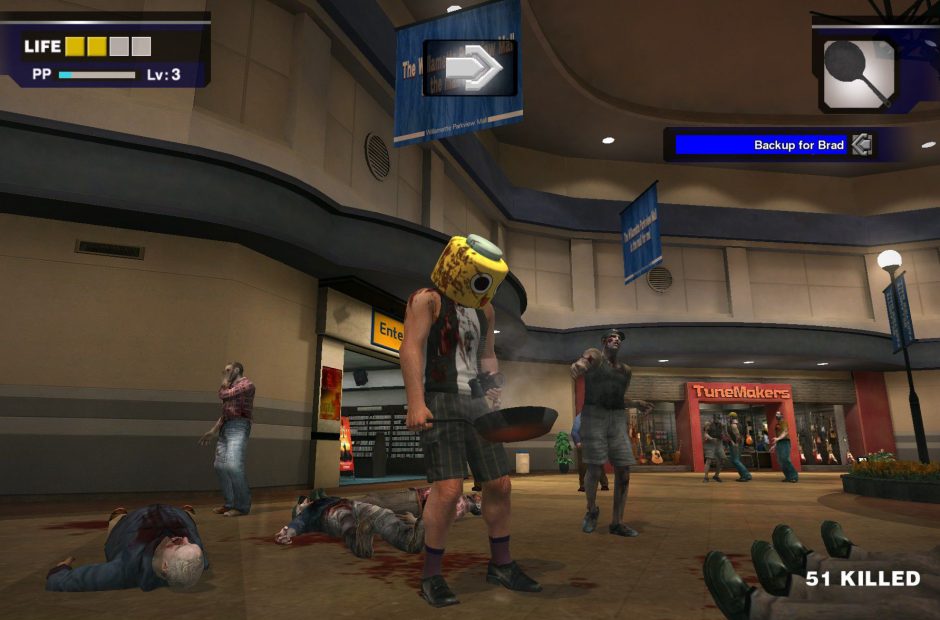Open the Backup for Brad objective tracker
The height and width of the screenshot is (620, 940).
(x=760, y=145)
